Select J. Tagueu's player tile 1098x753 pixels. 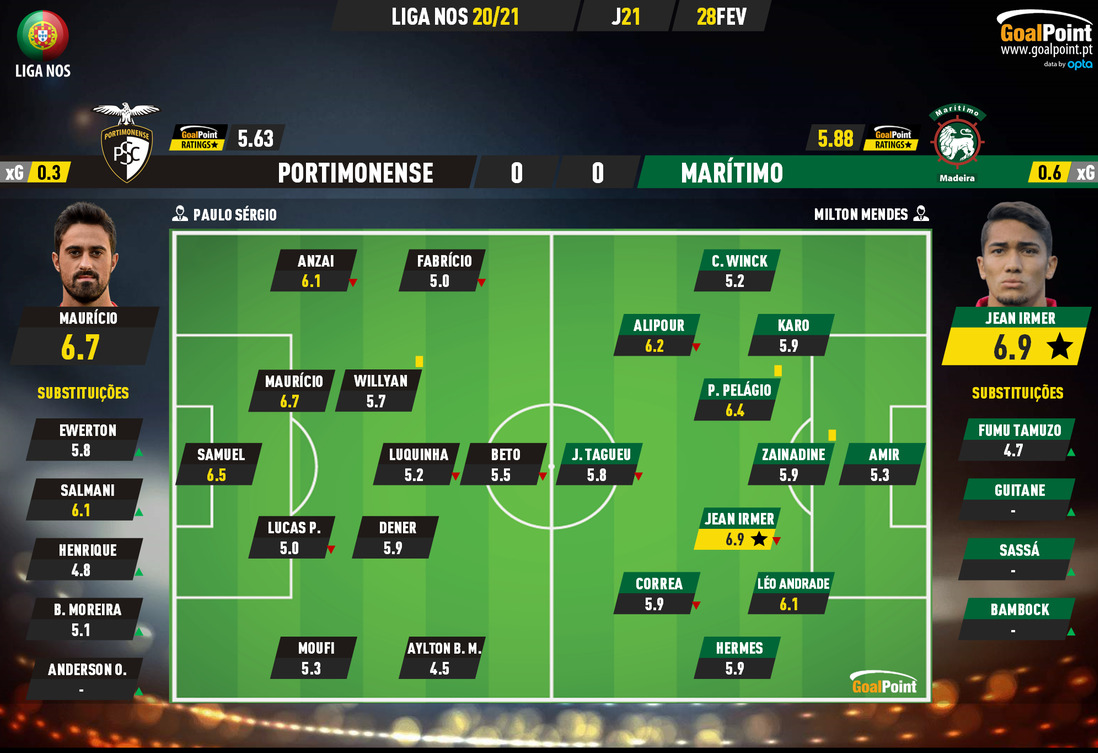[599, 464]
